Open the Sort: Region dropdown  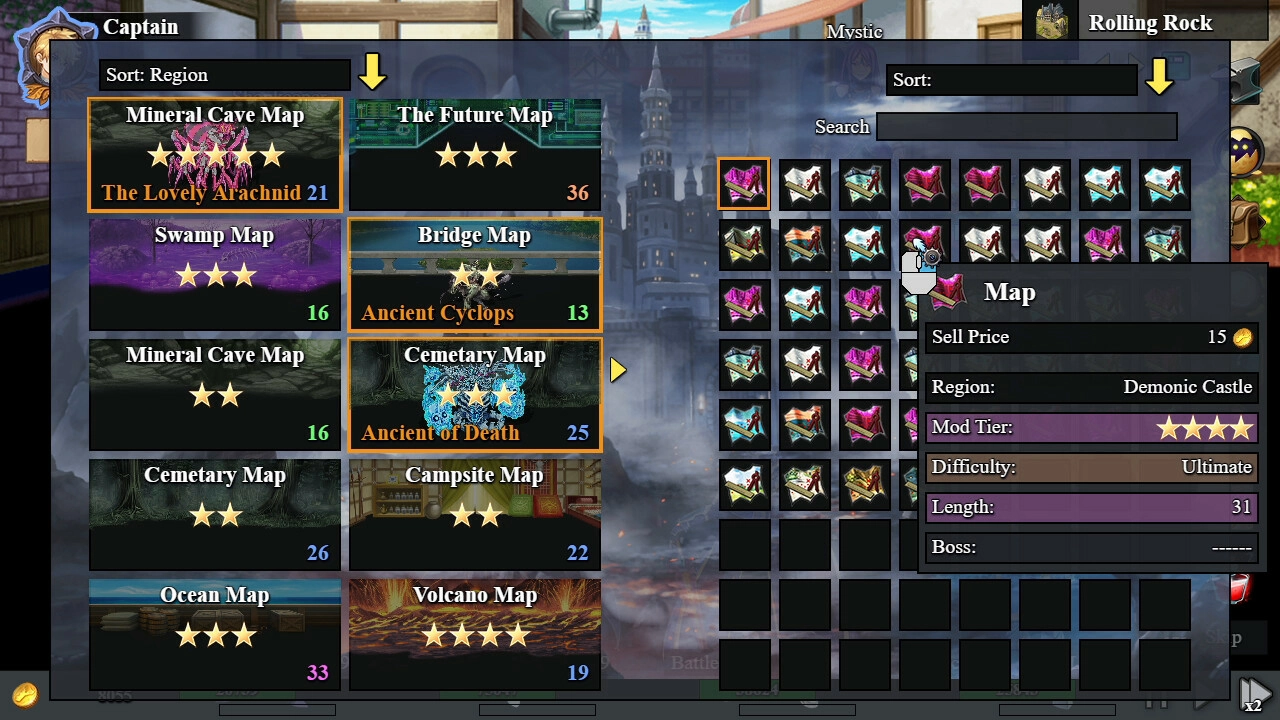pos(225,75)
